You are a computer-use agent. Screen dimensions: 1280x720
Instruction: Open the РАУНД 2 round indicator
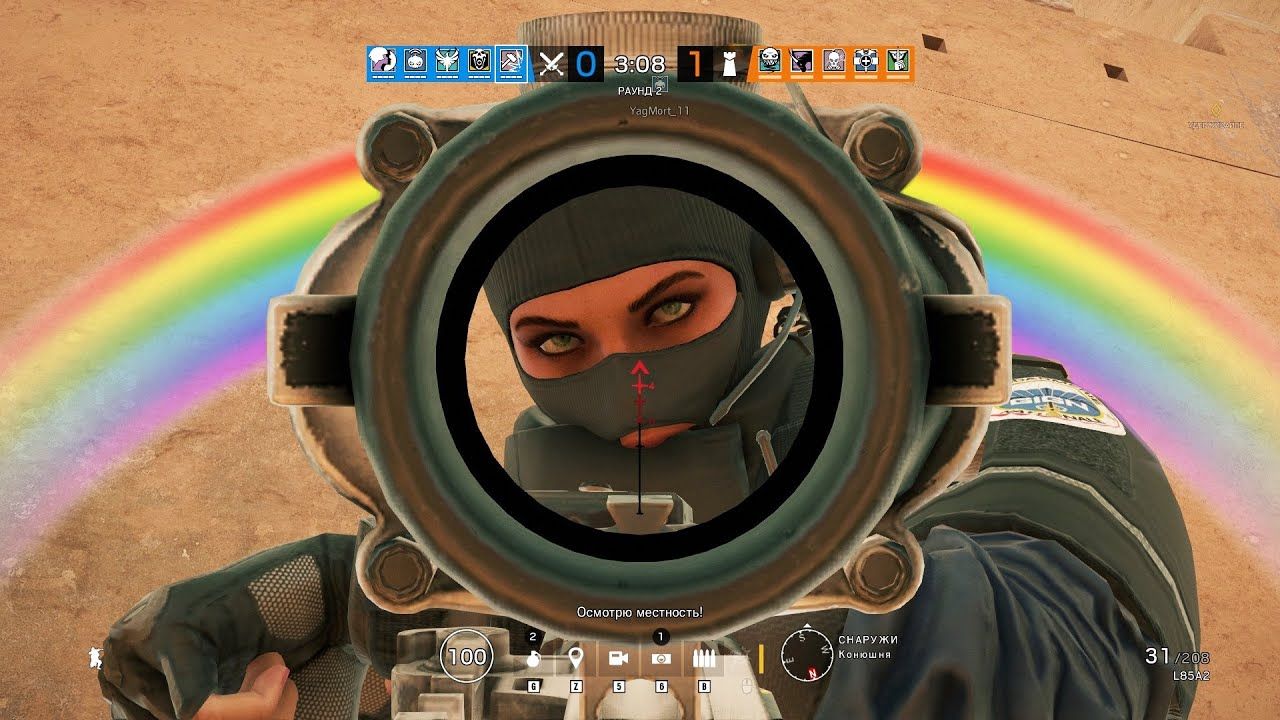(638, 90)
